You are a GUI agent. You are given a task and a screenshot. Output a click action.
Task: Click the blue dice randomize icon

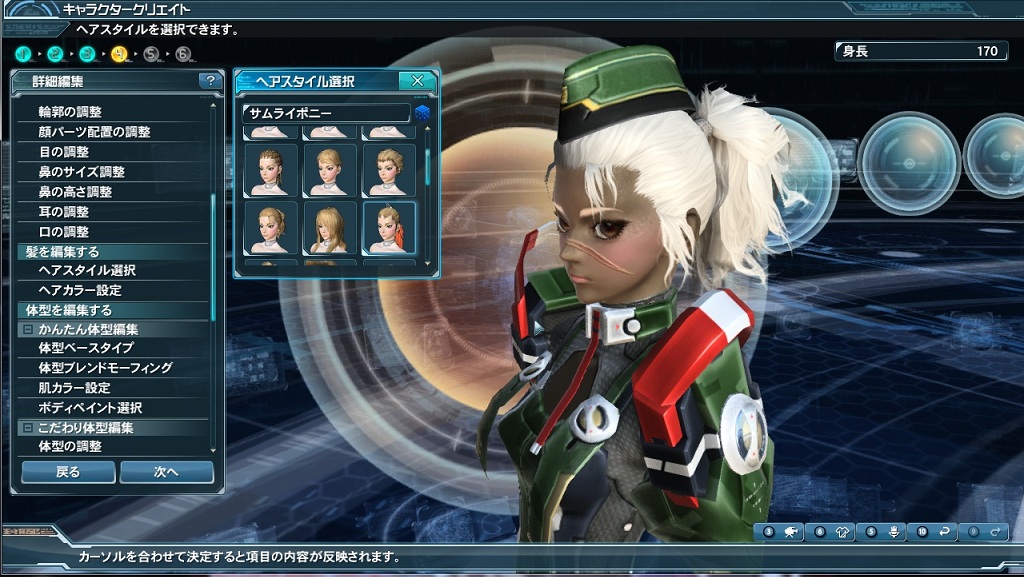pos(422,113)
